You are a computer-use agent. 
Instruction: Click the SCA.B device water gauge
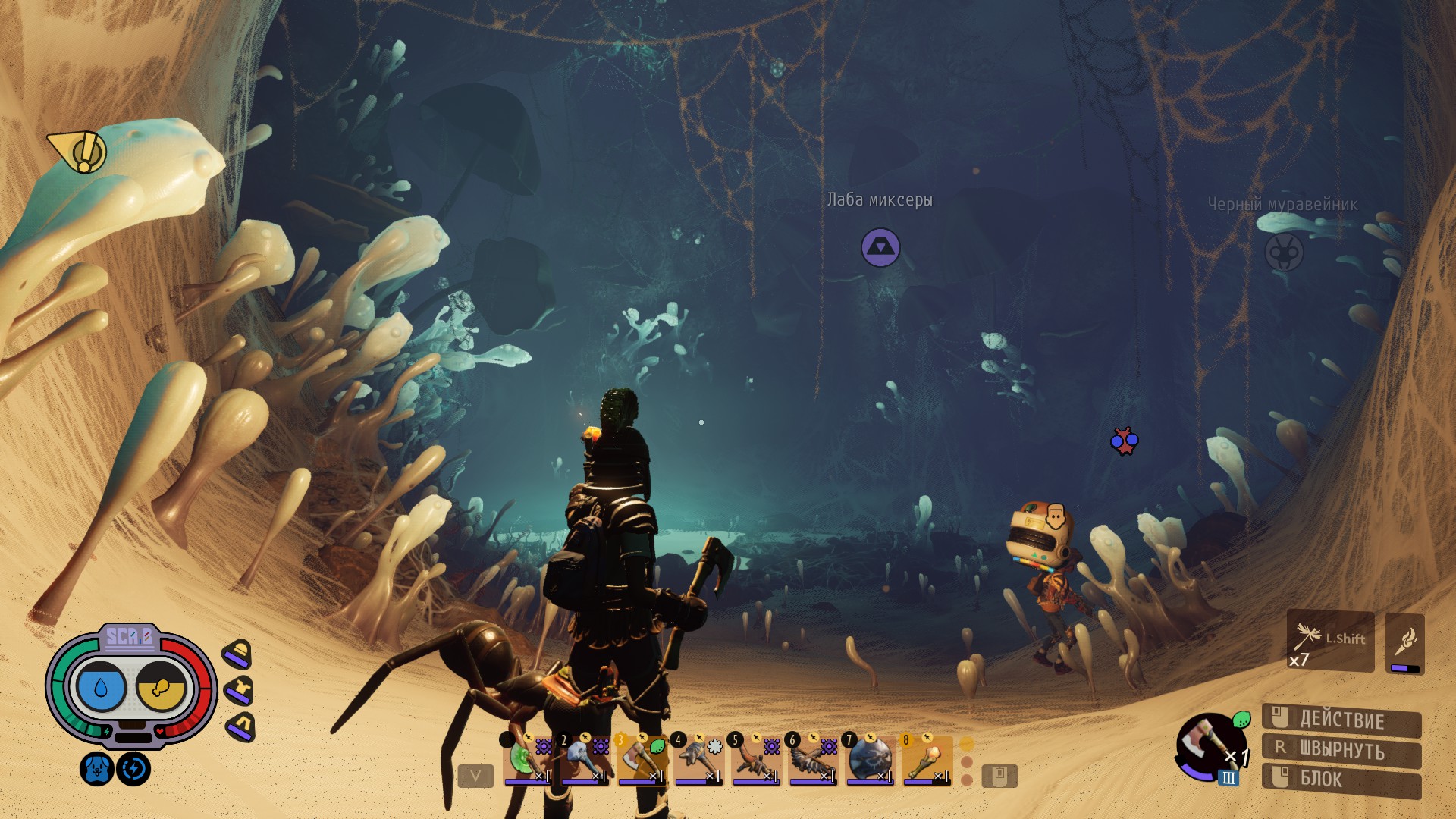click(101, 687)
